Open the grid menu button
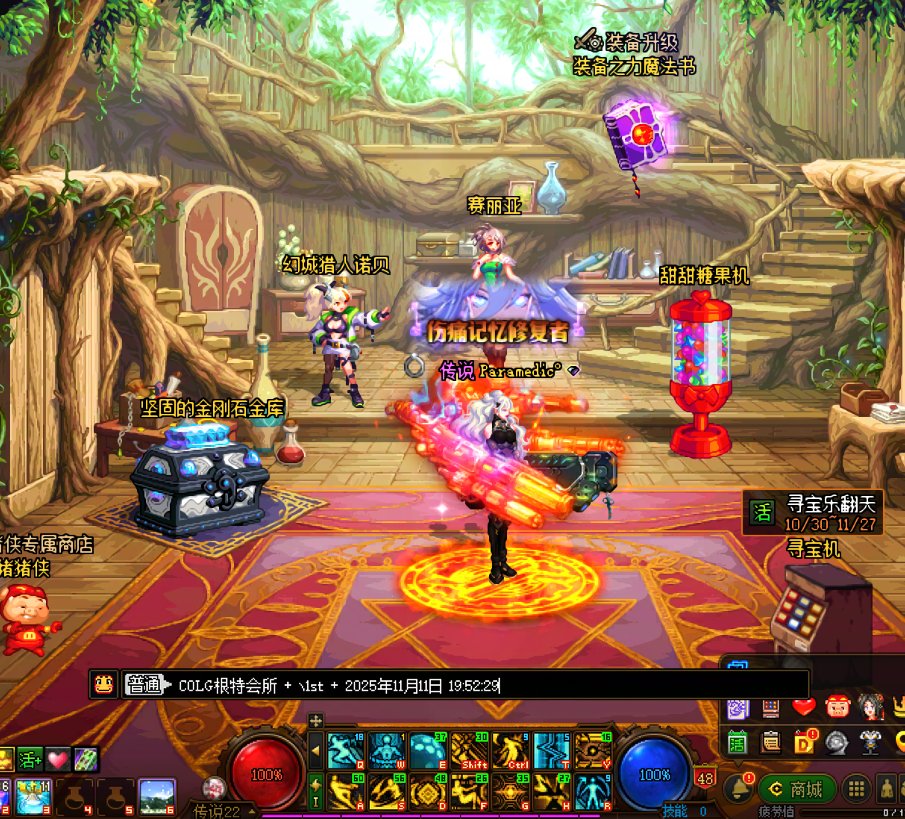The width and height of the screenshot is (905, 819). pos(856,789)
